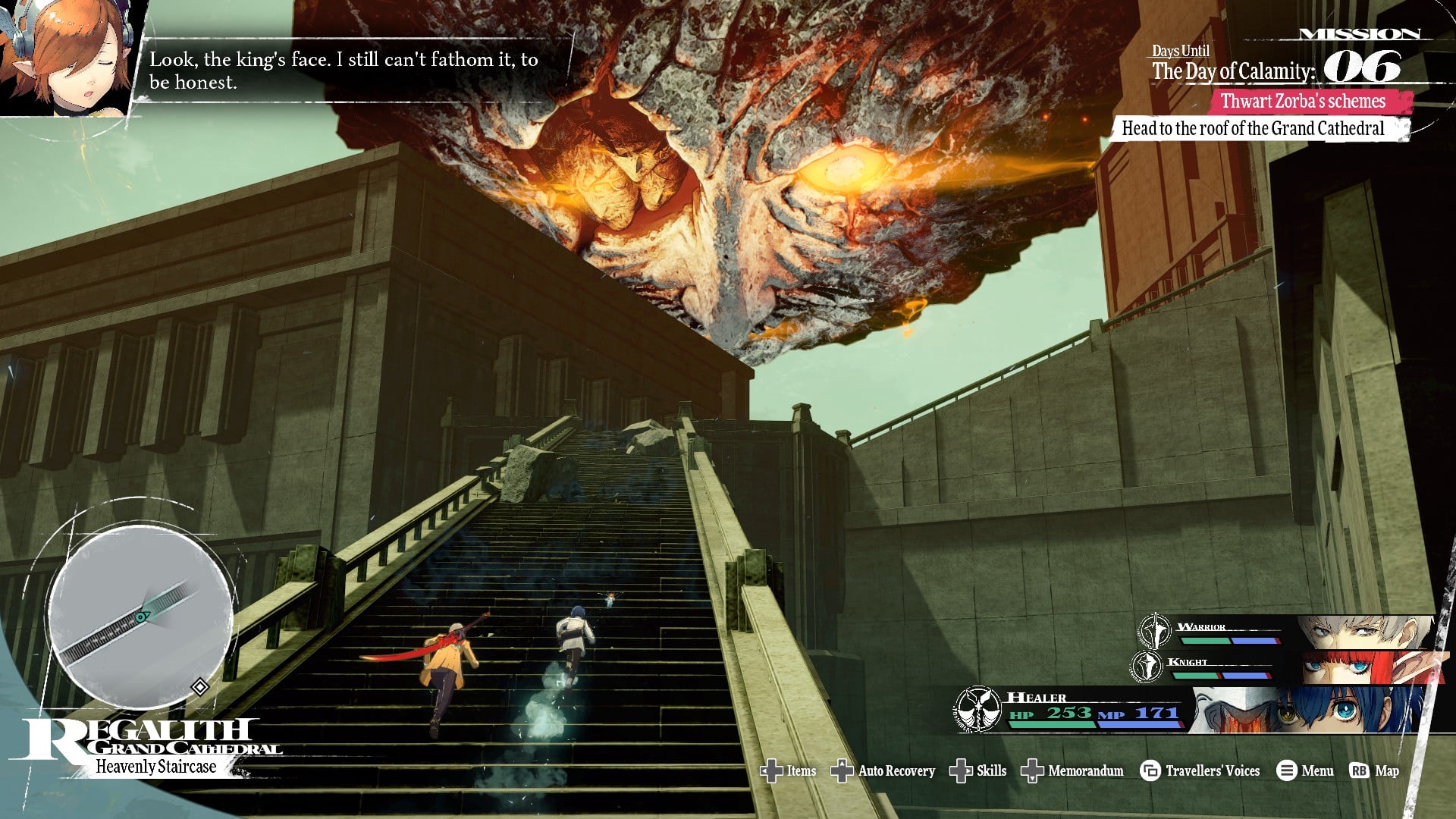Screen dimensions: 1456x819
Task: Click the Healer archetype emblem icon
Action: [x=977, y=709]
